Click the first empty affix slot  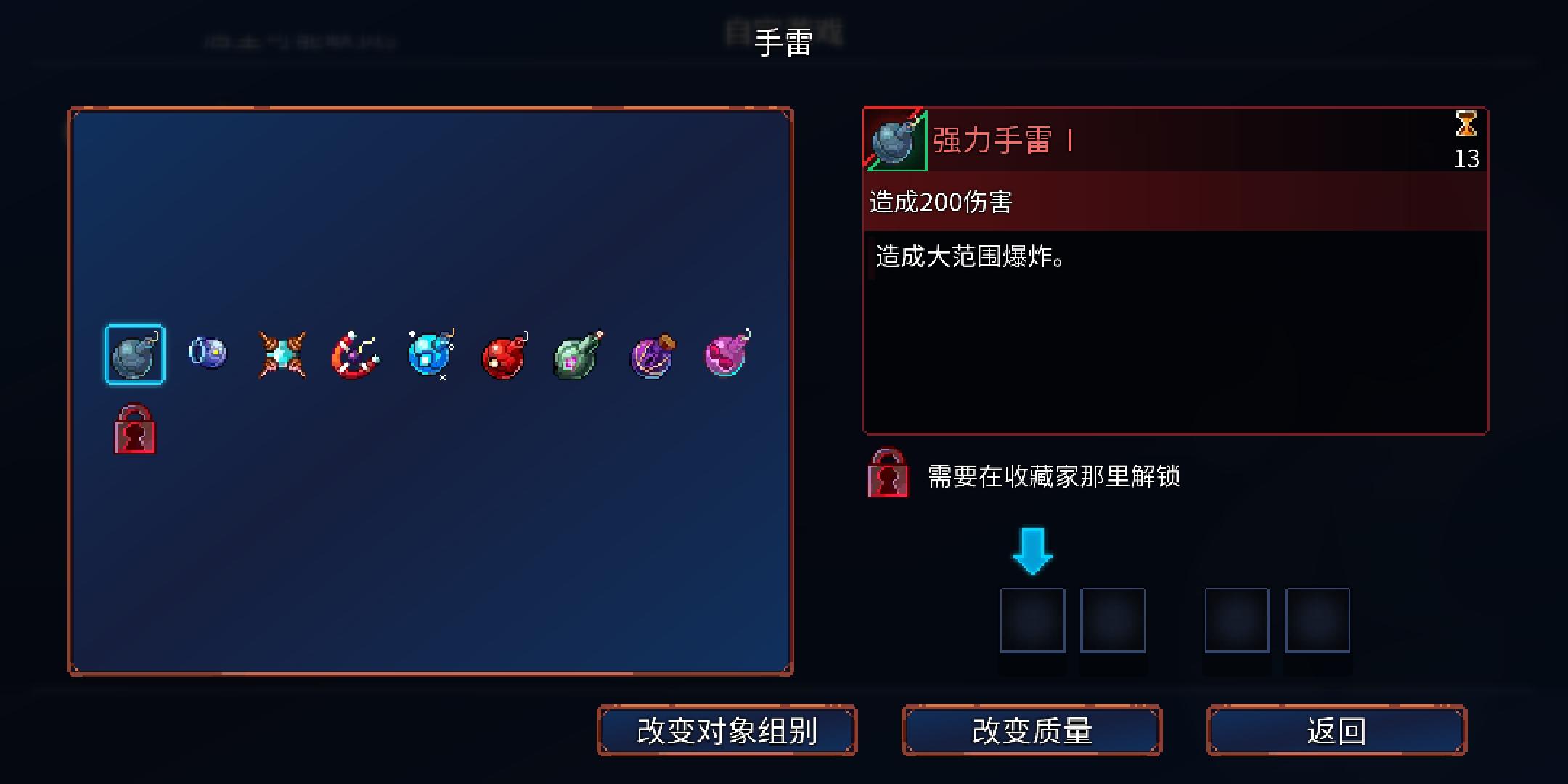1033,620
